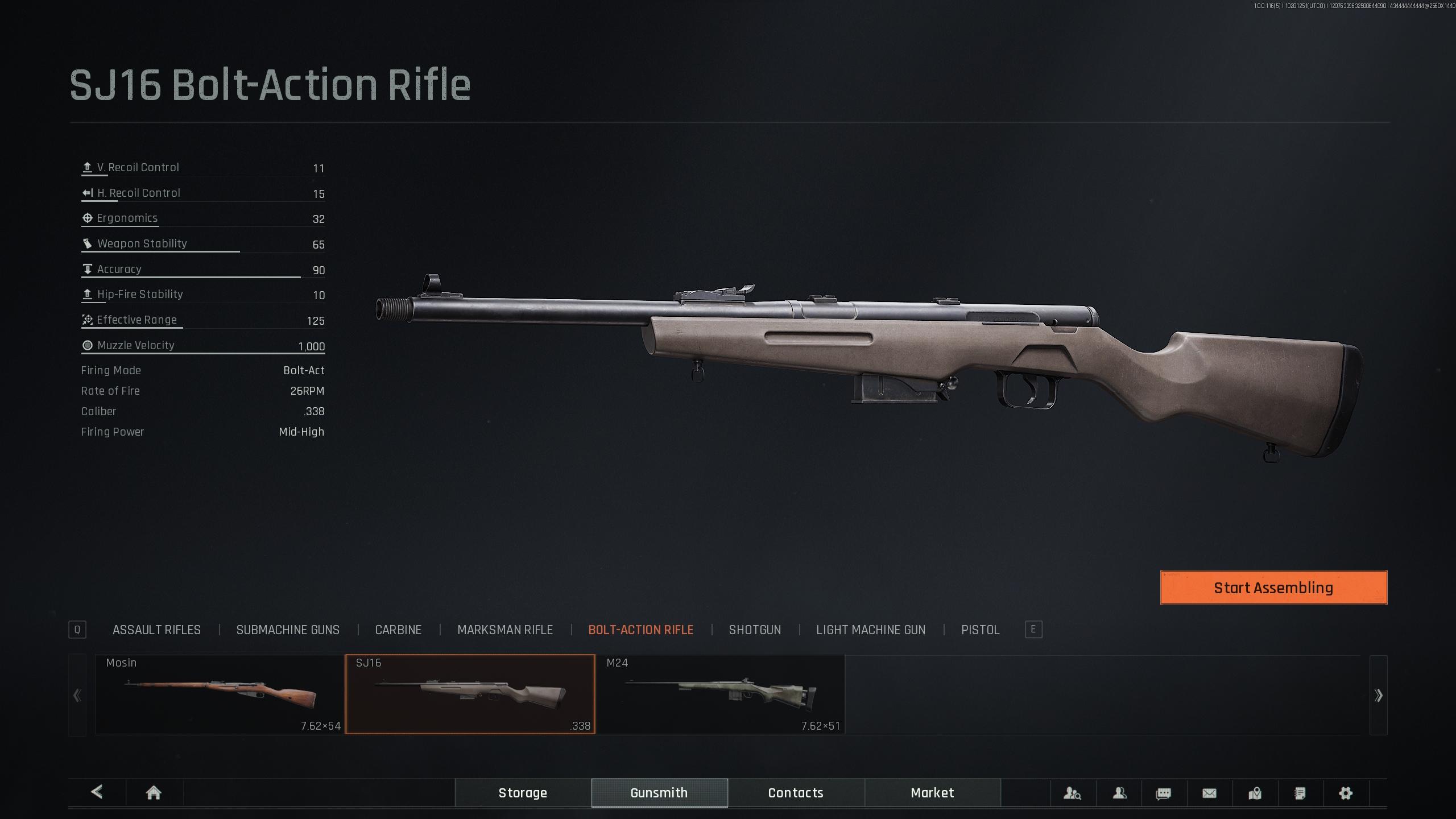The width and height of the screenshot is (1456, 819).
Task: Open the Storage tab
Action: [x=523, y=793]
